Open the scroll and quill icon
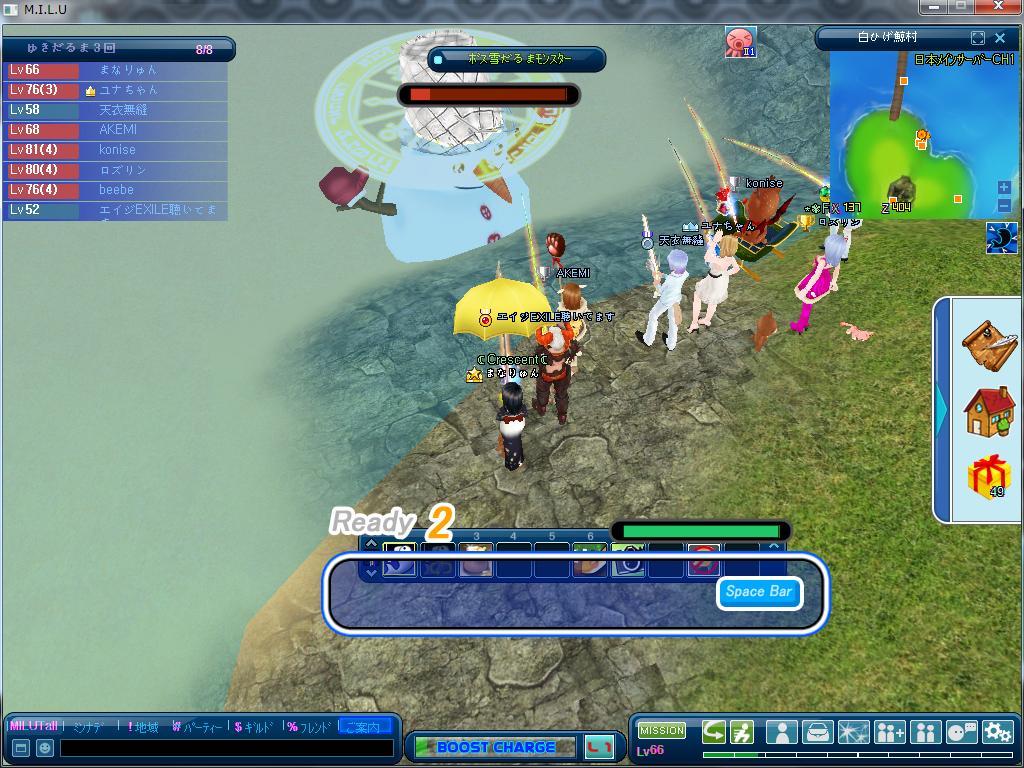Viewport: 1024px width, 768px height. click(988, 344)
